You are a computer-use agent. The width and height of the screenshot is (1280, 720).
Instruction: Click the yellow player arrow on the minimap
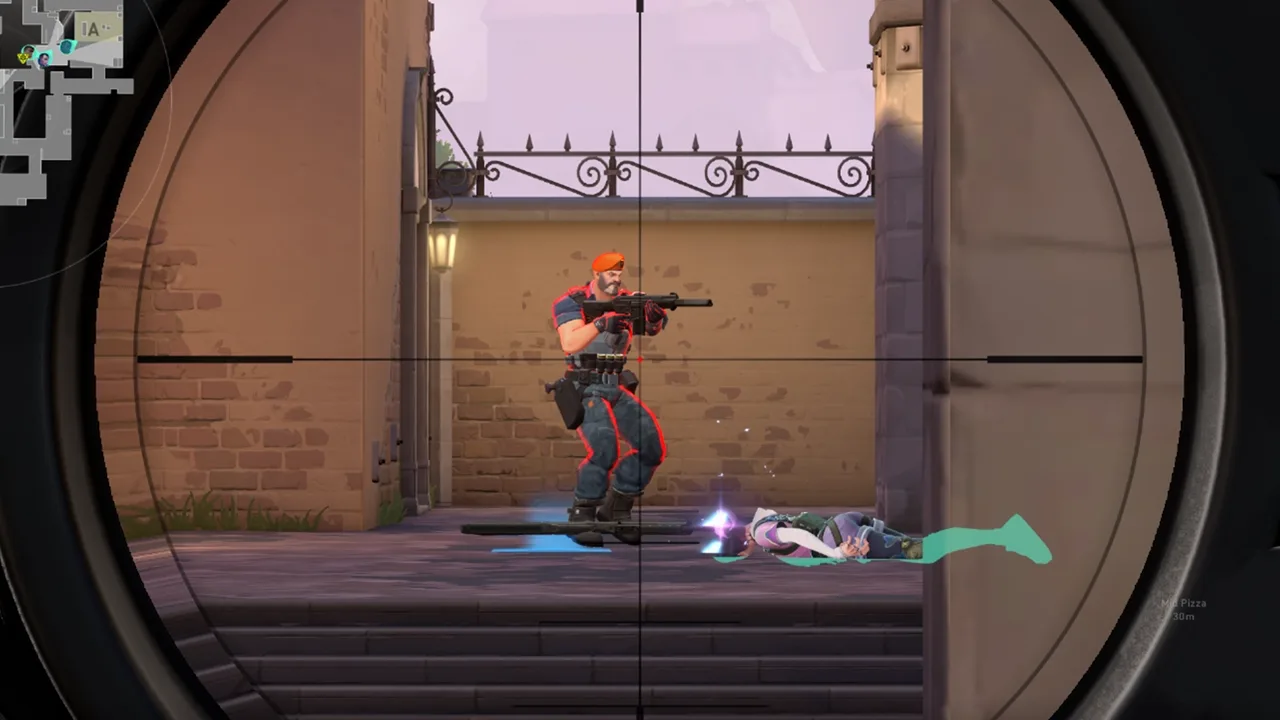[23, 58]
